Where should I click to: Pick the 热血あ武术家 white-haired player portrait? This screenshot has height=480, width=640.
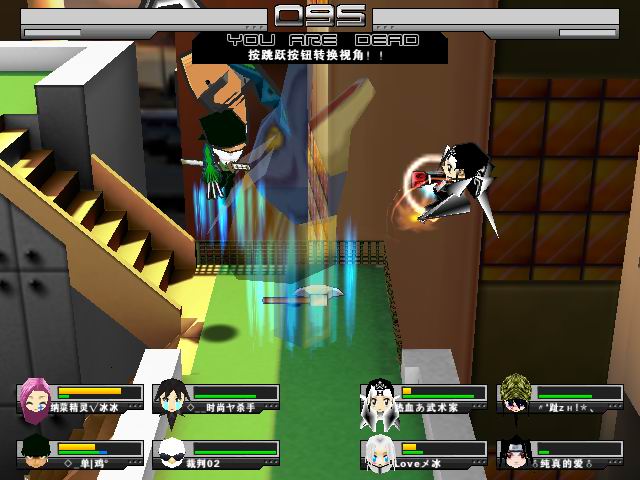[380, 397]
